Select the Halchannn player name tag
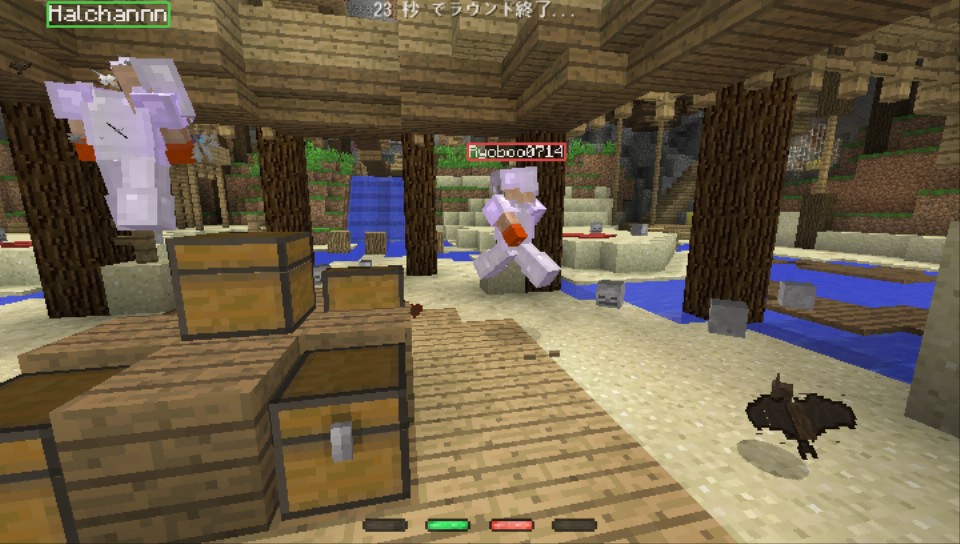Screen dimensions: 960x544 108,14
